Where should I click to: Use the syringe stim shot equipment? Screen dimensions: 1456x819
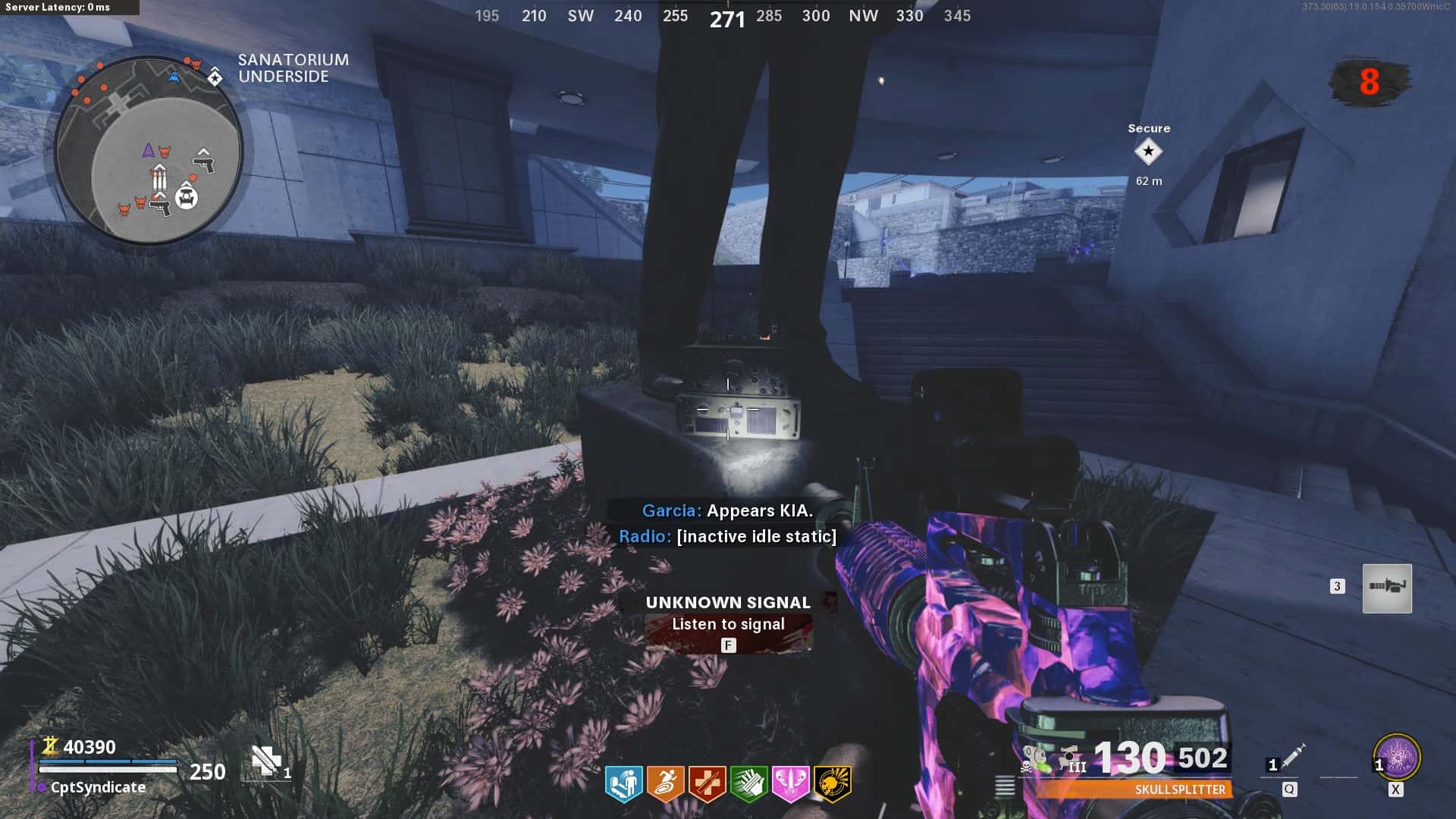[1292, 755]
